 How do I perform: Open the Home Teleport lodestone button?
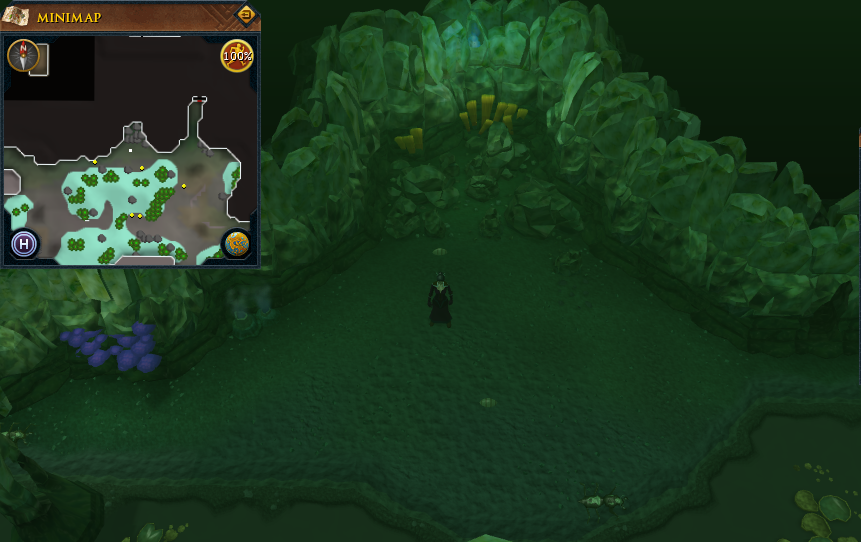tap(24, 243)
